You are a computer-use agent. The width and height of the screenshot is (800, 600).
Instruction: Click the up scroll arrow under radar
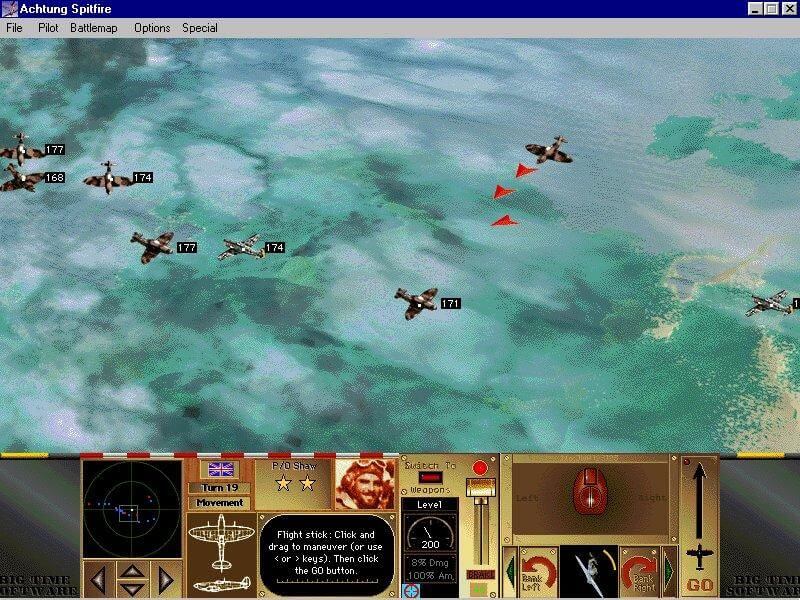(132, 571)
